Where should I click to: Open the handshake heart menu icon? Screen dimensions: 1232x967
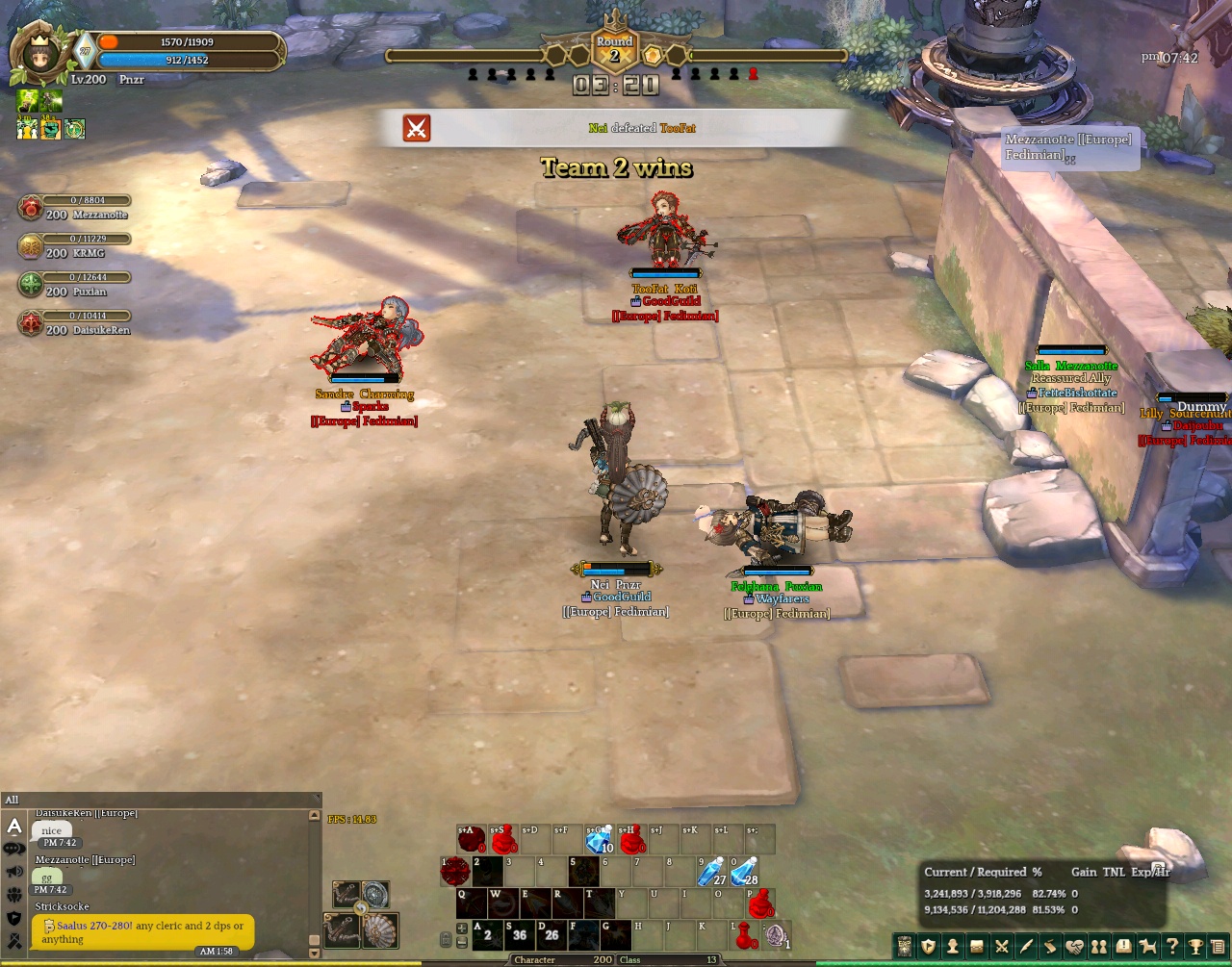click(x=1075, y=947)
